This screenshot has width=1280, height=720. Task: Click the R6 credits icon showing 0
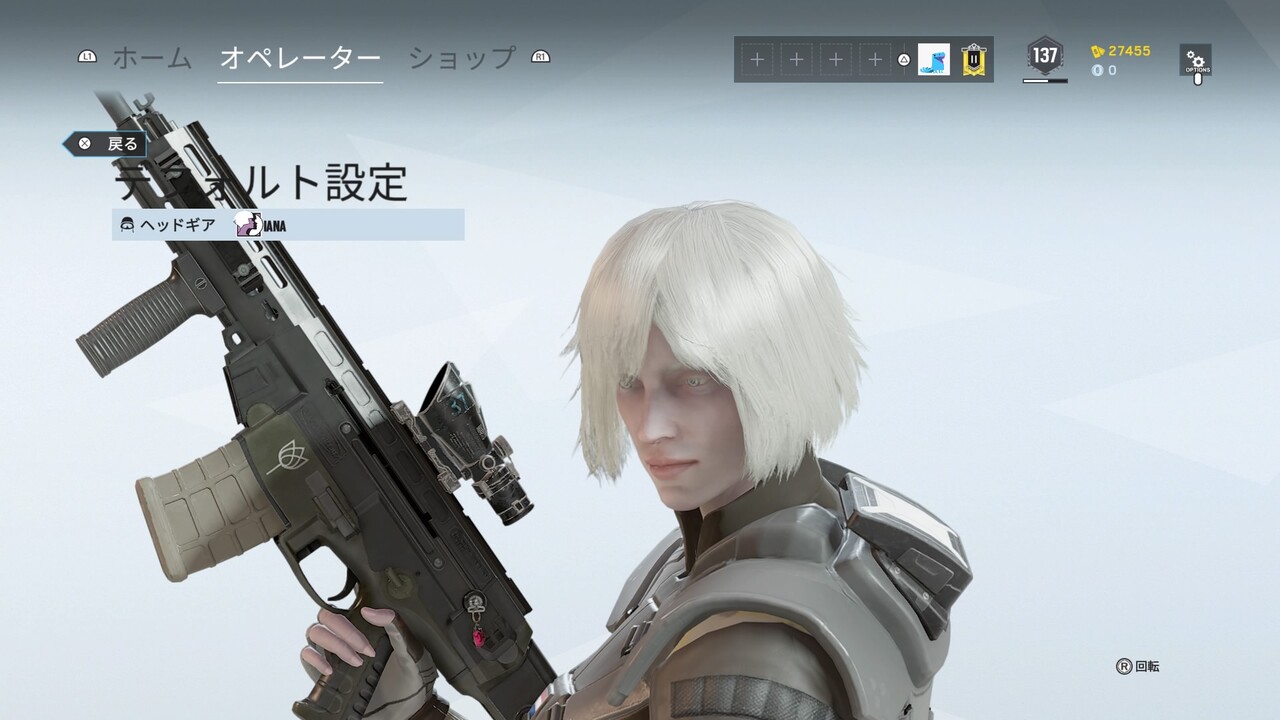pos(1097,70)
